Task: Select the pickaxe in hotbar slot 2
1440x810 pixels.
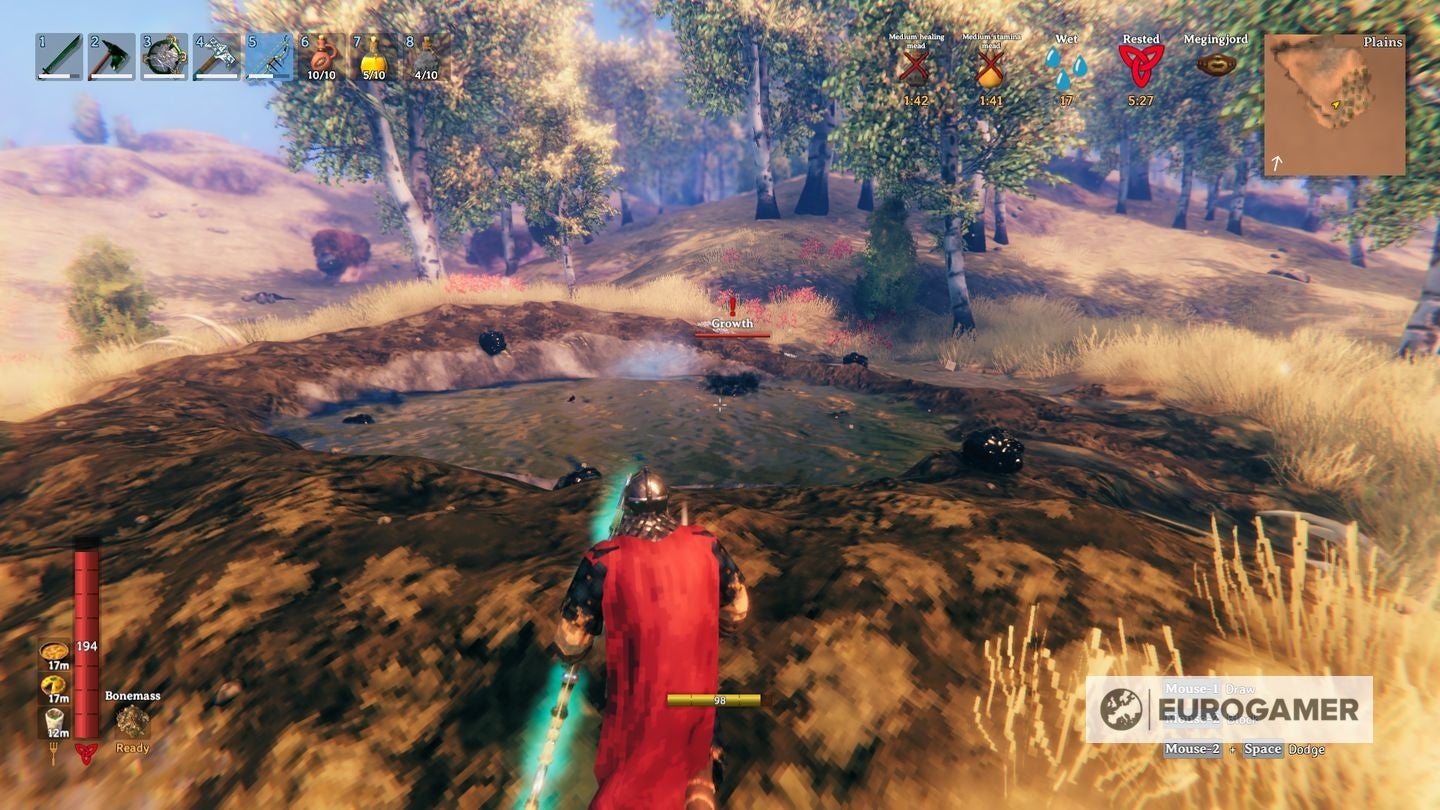Action: tap(112, 58)
